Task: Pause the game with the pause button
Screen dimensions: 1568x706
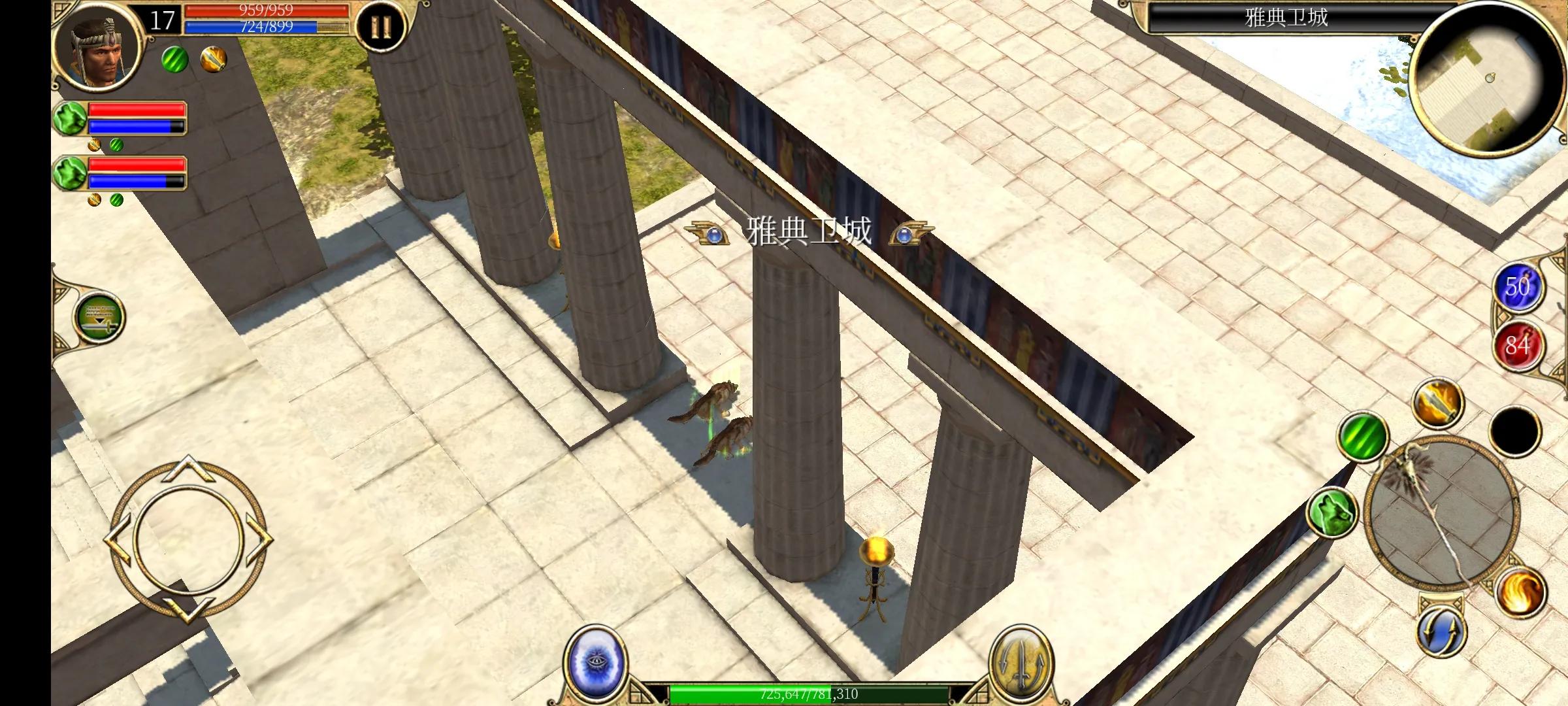Action: pos(381,27)
